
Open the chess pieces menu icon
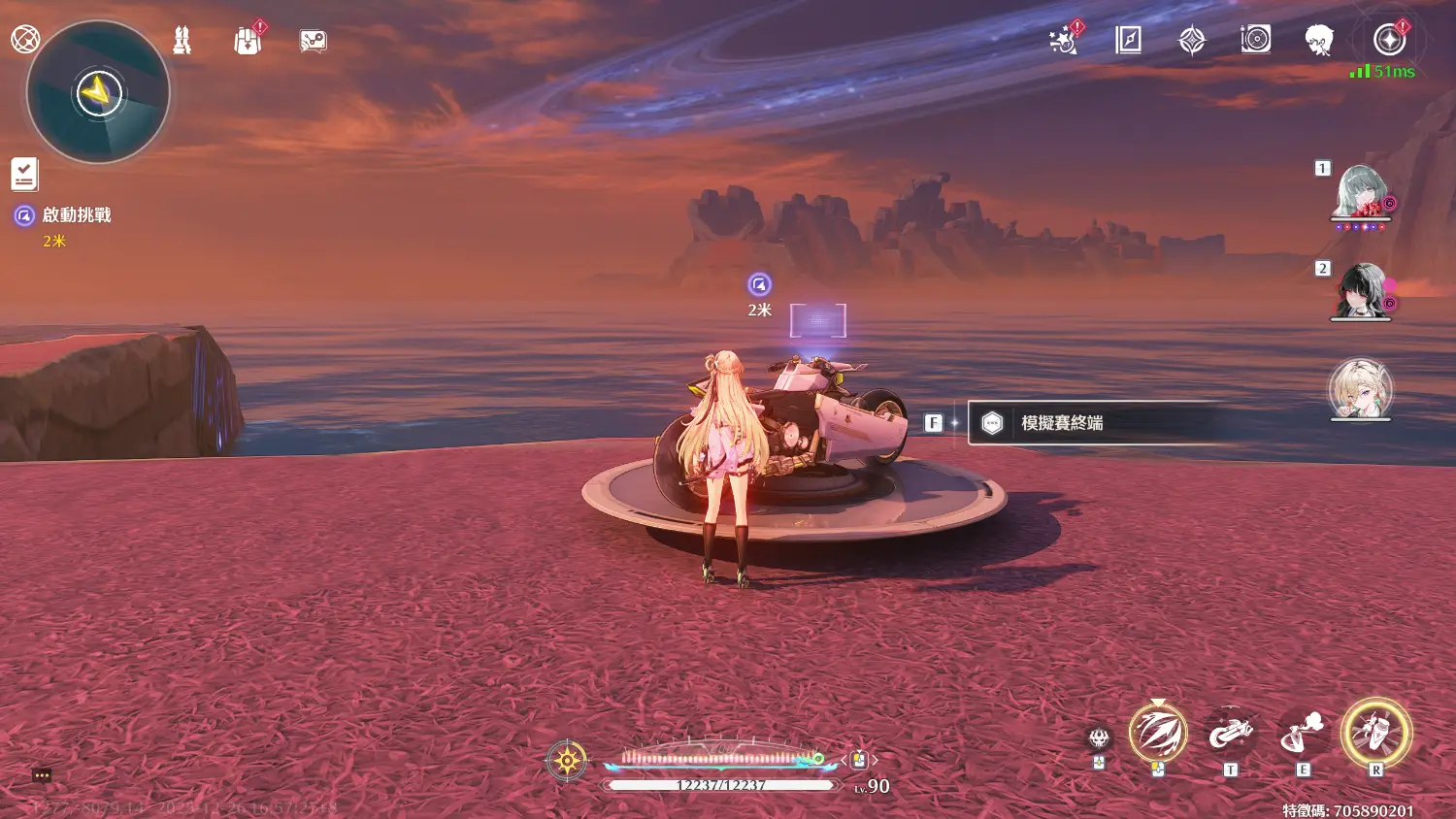click(182, 40)
